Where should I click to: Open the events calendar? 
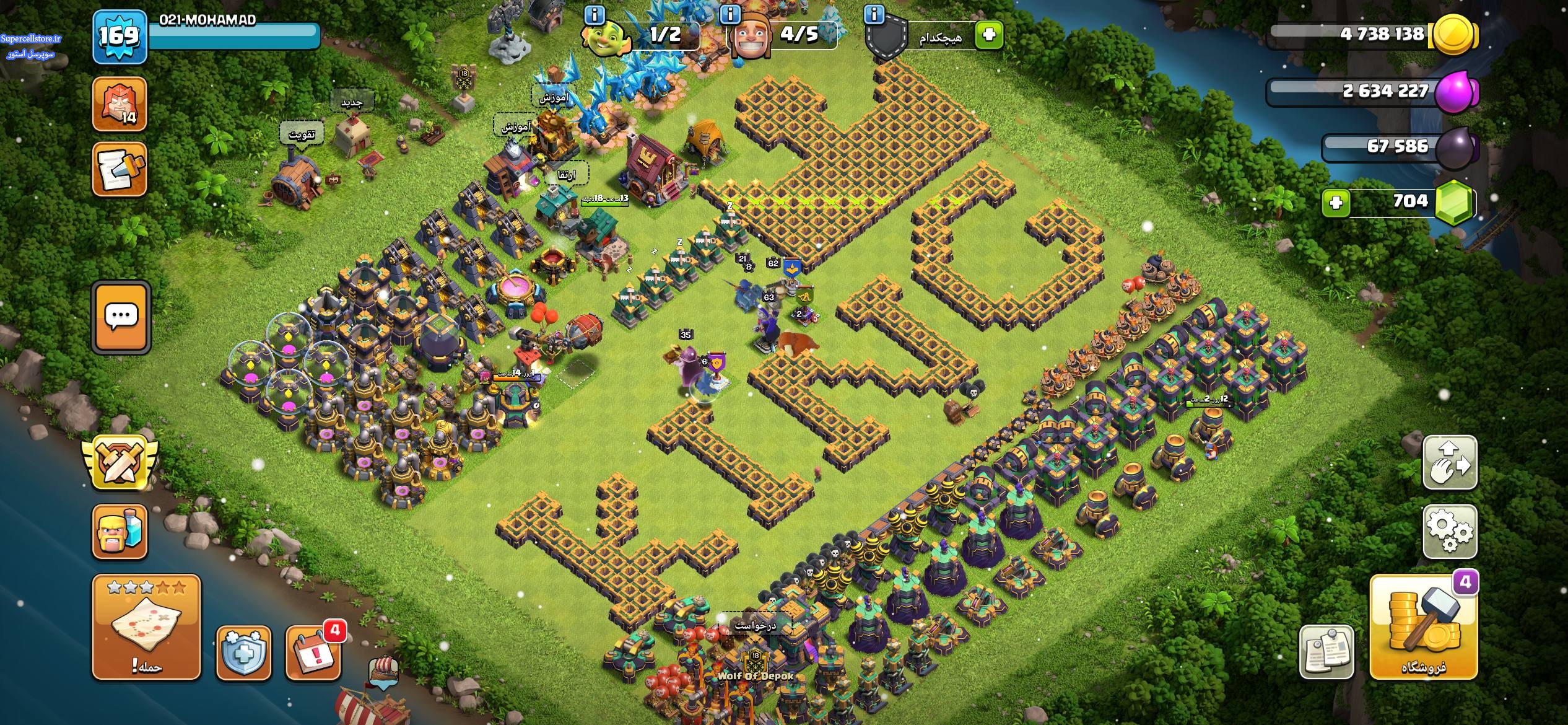coord(313,652)
